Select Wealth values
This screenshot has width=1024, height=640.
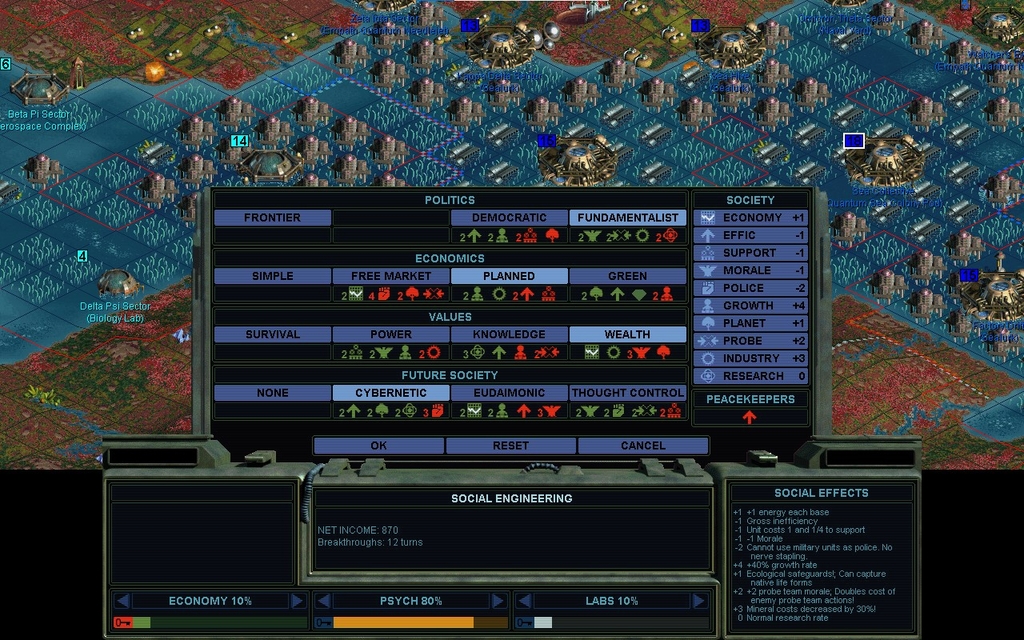[628, 335]
